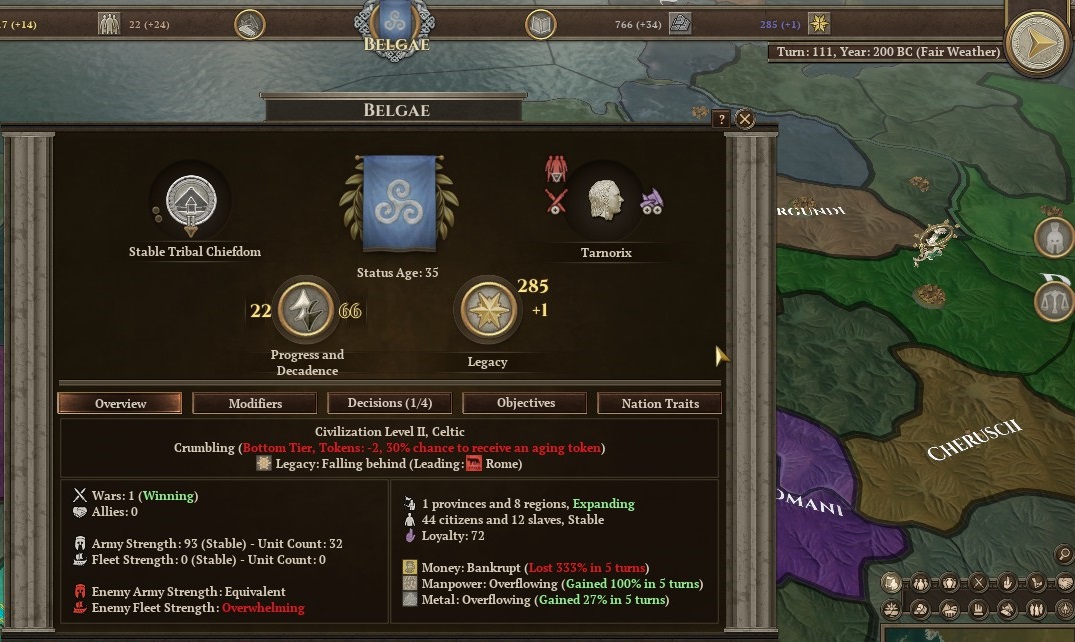Open the Progress and Decadence icon

pos(305,311)
